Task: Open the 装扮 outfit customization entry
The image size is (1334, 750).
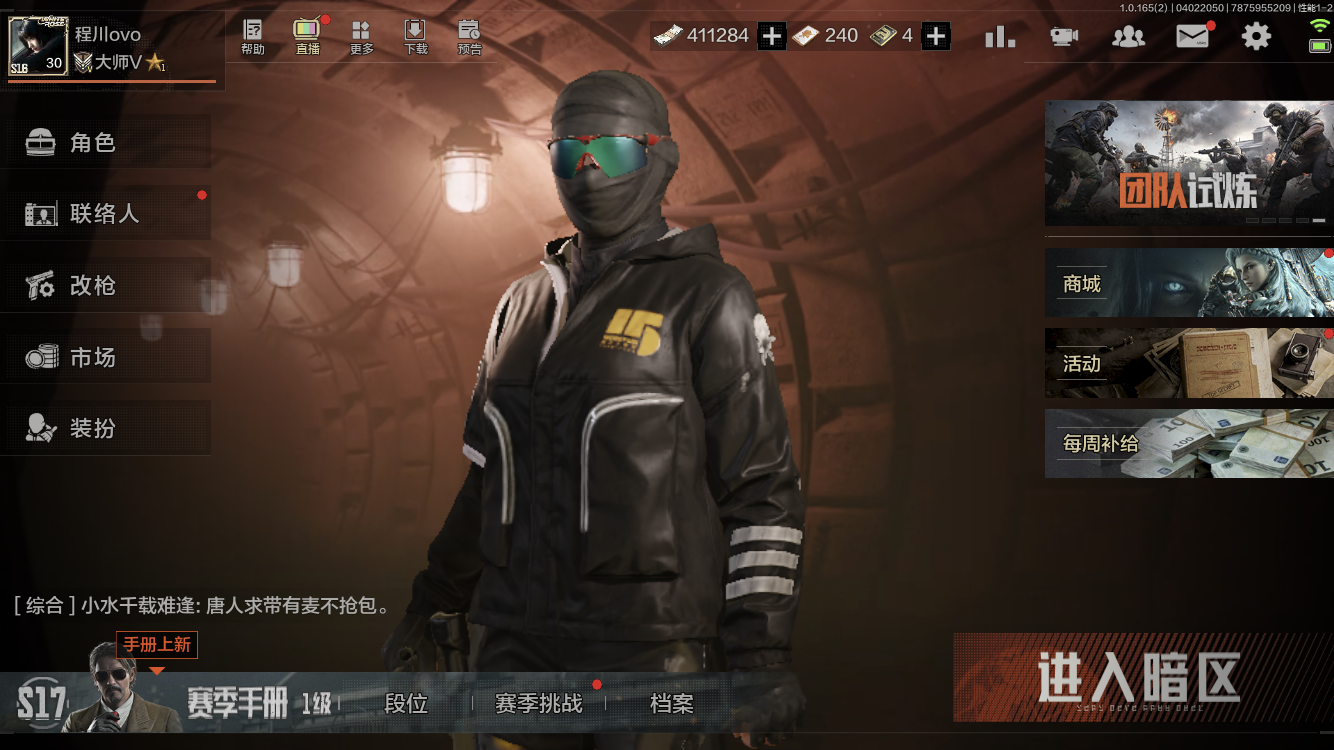Action: [x=107, y=427]
